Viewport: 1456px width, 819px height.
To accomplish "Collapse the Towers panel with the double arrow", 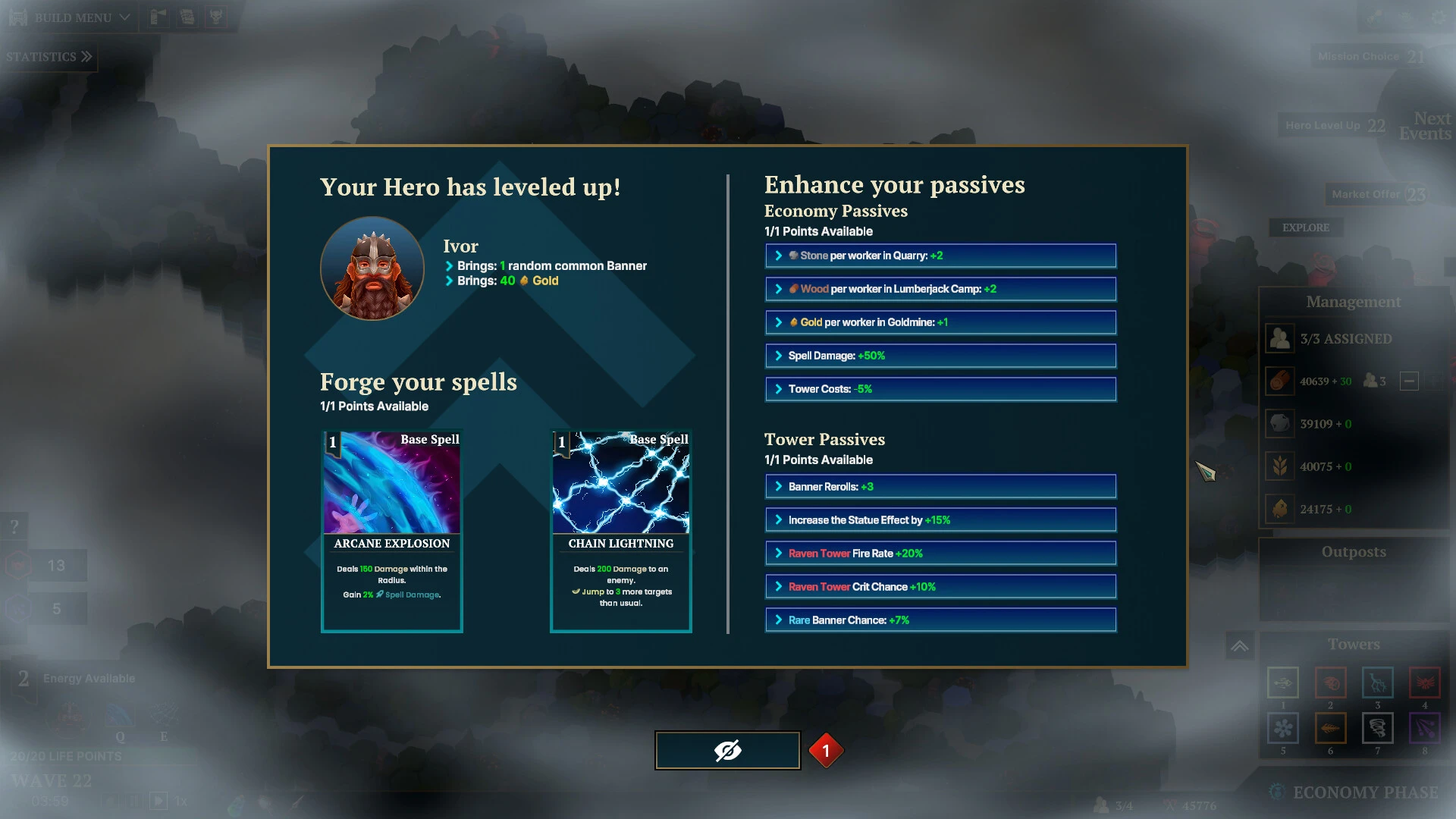I will point(1239,646).
